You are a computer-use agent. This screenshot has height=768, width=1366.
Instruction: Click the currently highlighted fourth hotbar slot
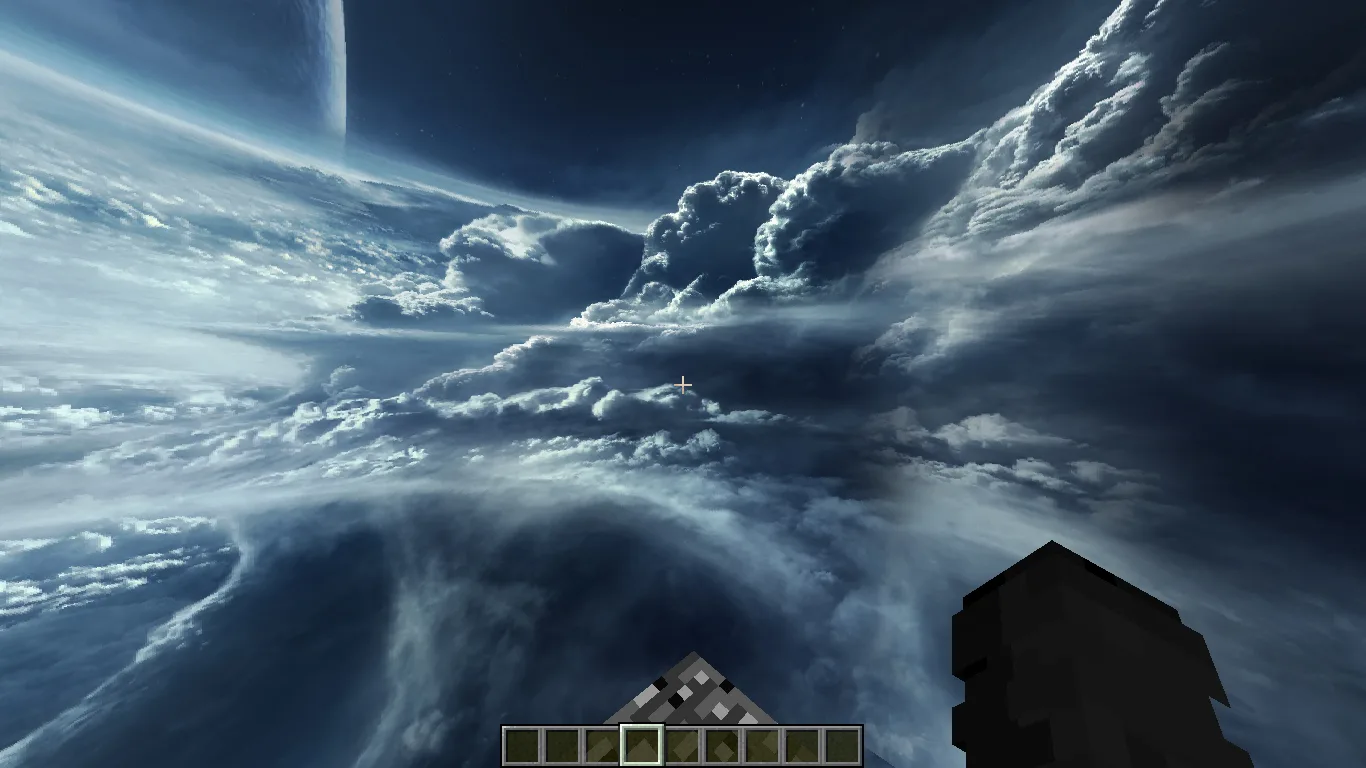click(643, 743)
